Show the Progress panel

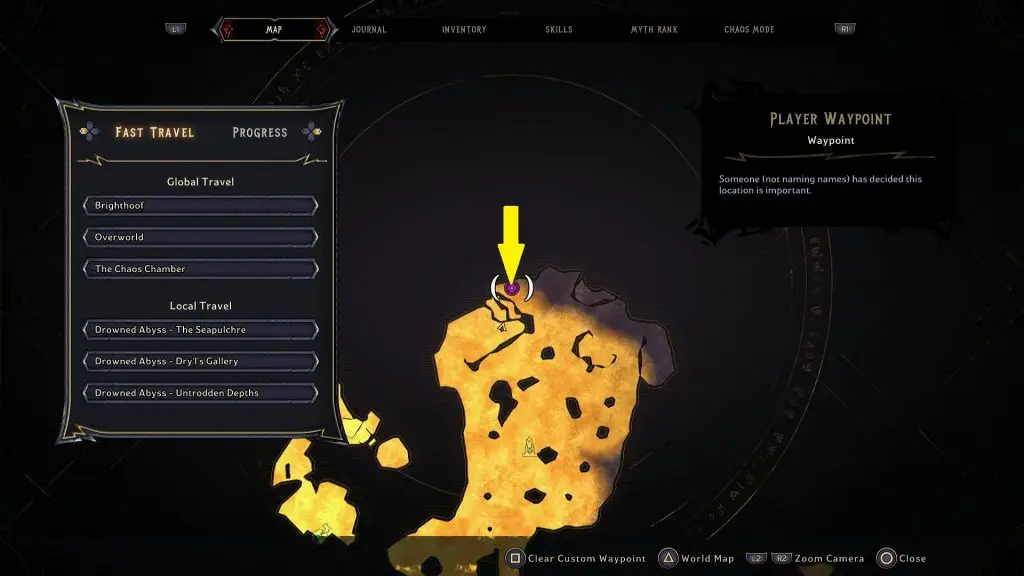coord(259,132)
